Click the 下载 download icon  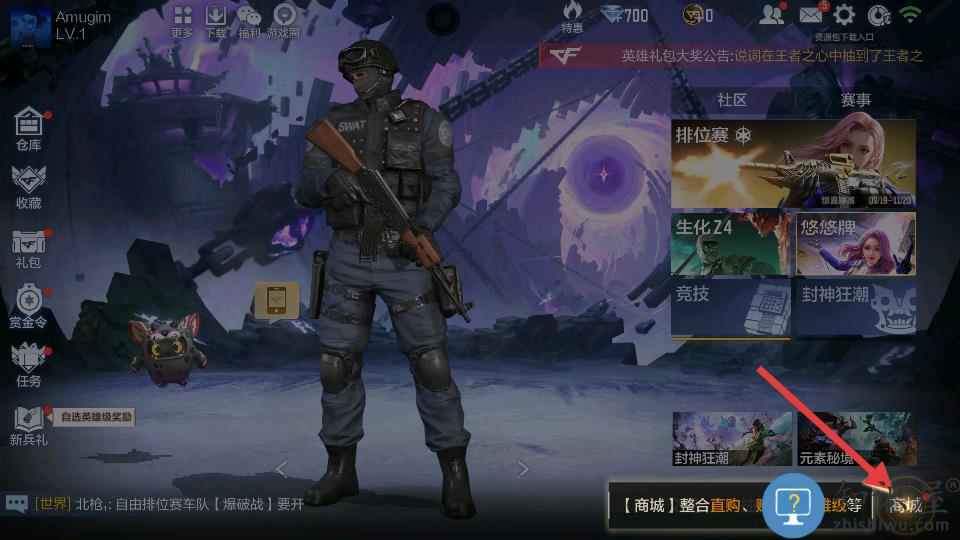[216, 20]
